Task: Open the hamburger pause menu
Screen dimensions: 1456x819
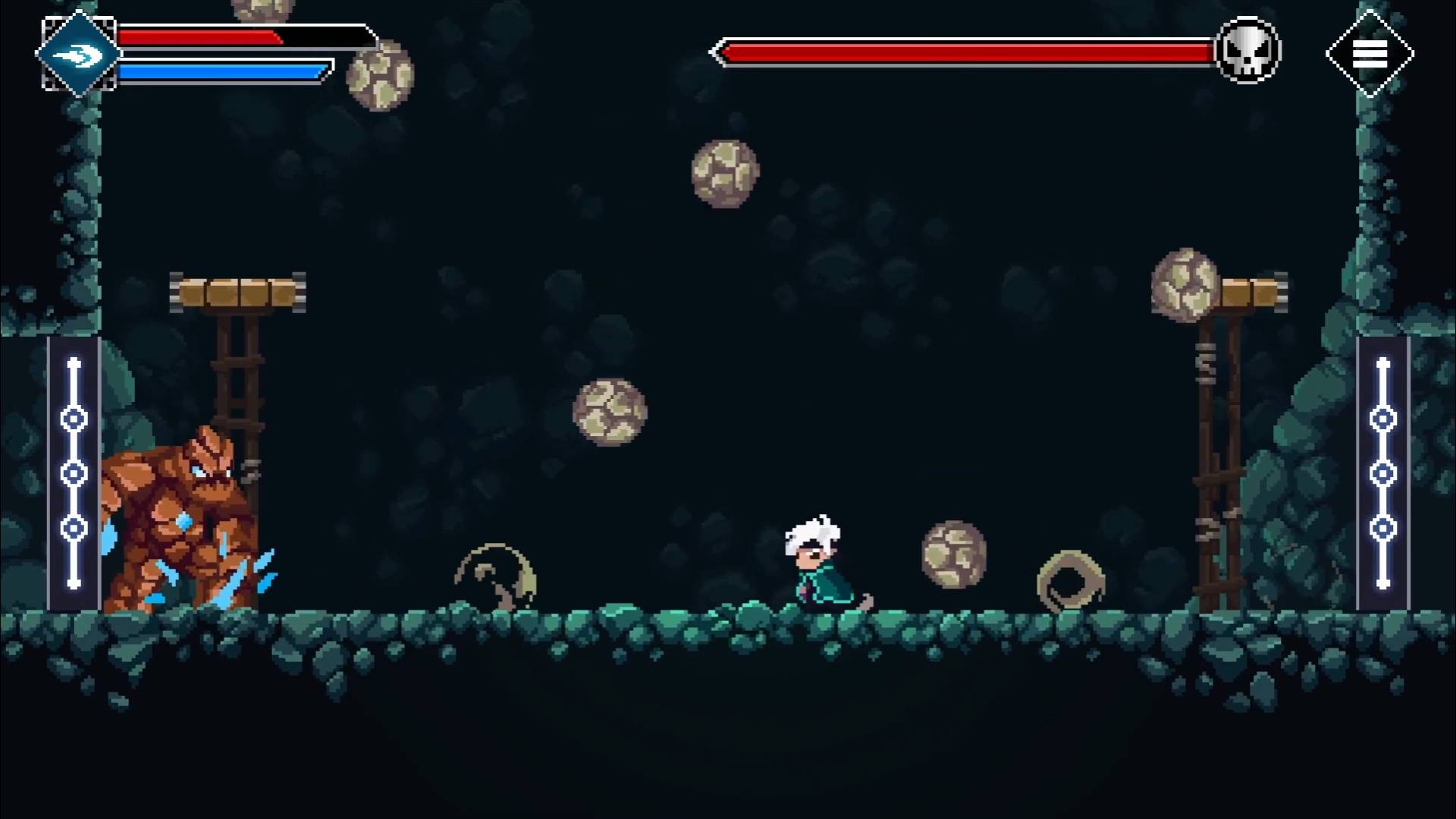Action: point(1370,54)
